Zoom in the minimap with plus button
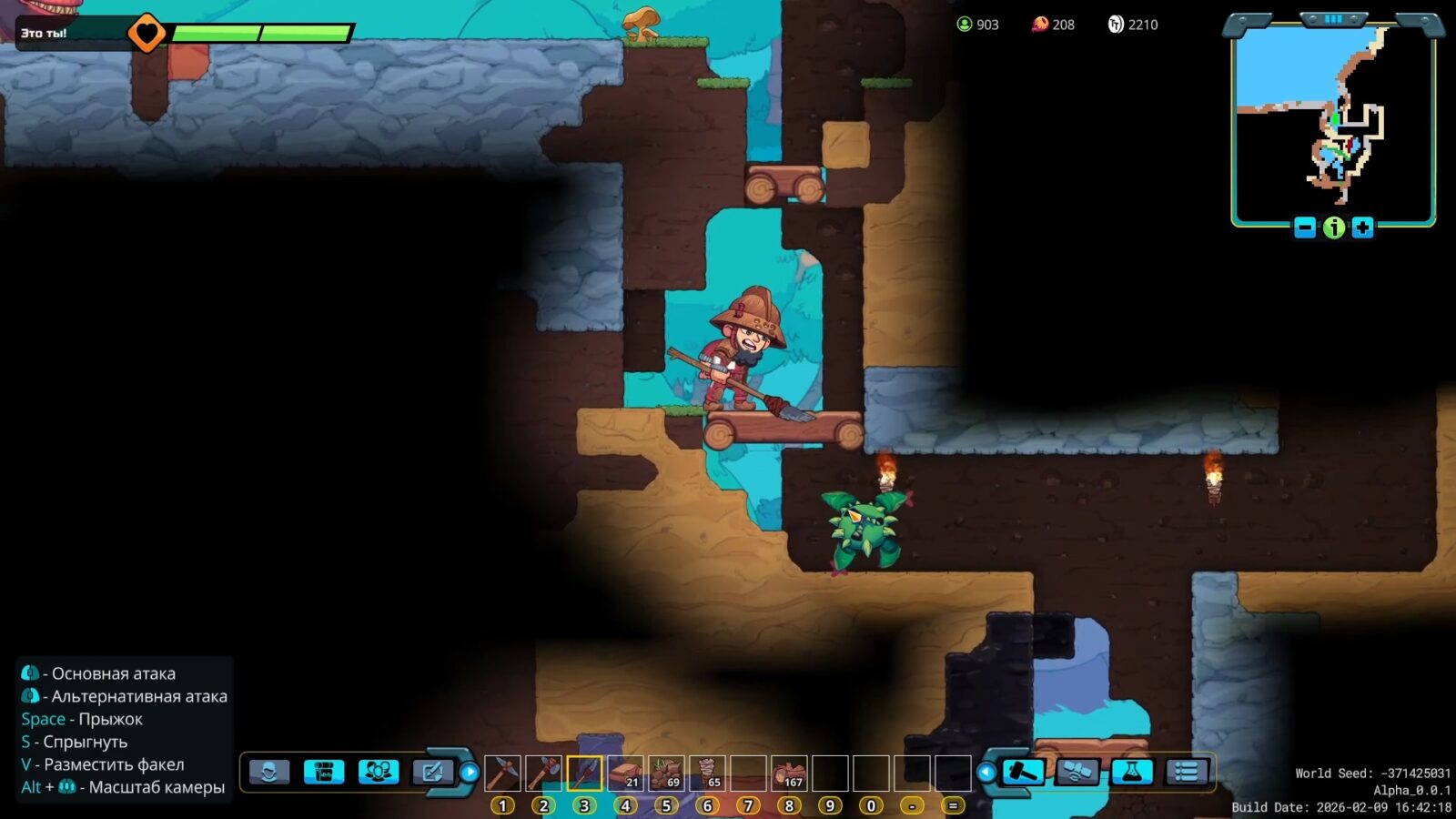Image resolution: width=1456 pixels, height=819 pixels. (x=1362, y=227)
